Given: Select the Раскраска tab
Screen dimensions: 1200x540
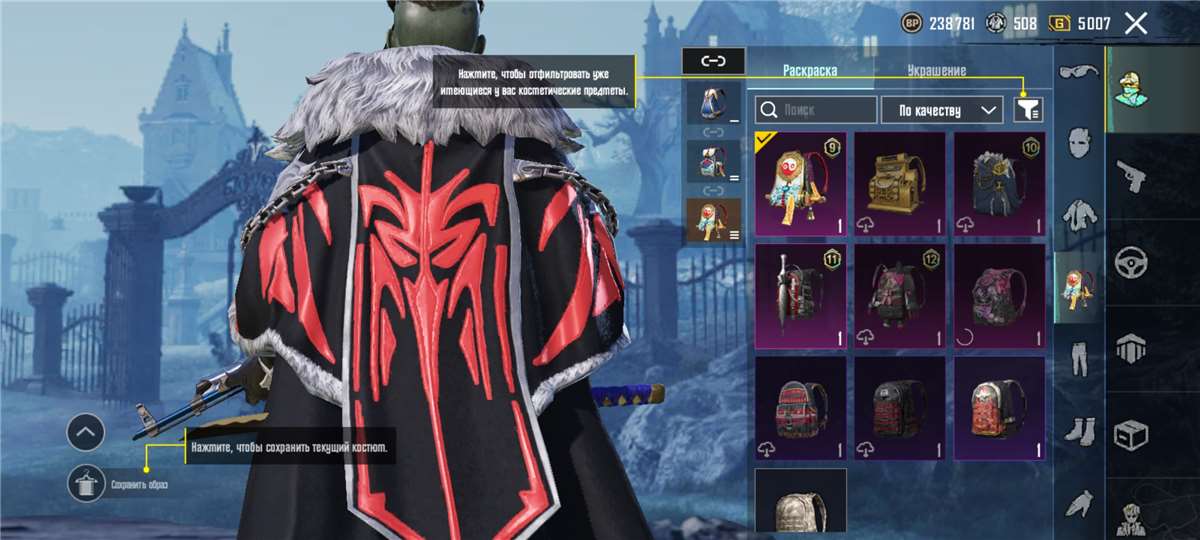Looking at the screenshot, I should pos(809,71).
